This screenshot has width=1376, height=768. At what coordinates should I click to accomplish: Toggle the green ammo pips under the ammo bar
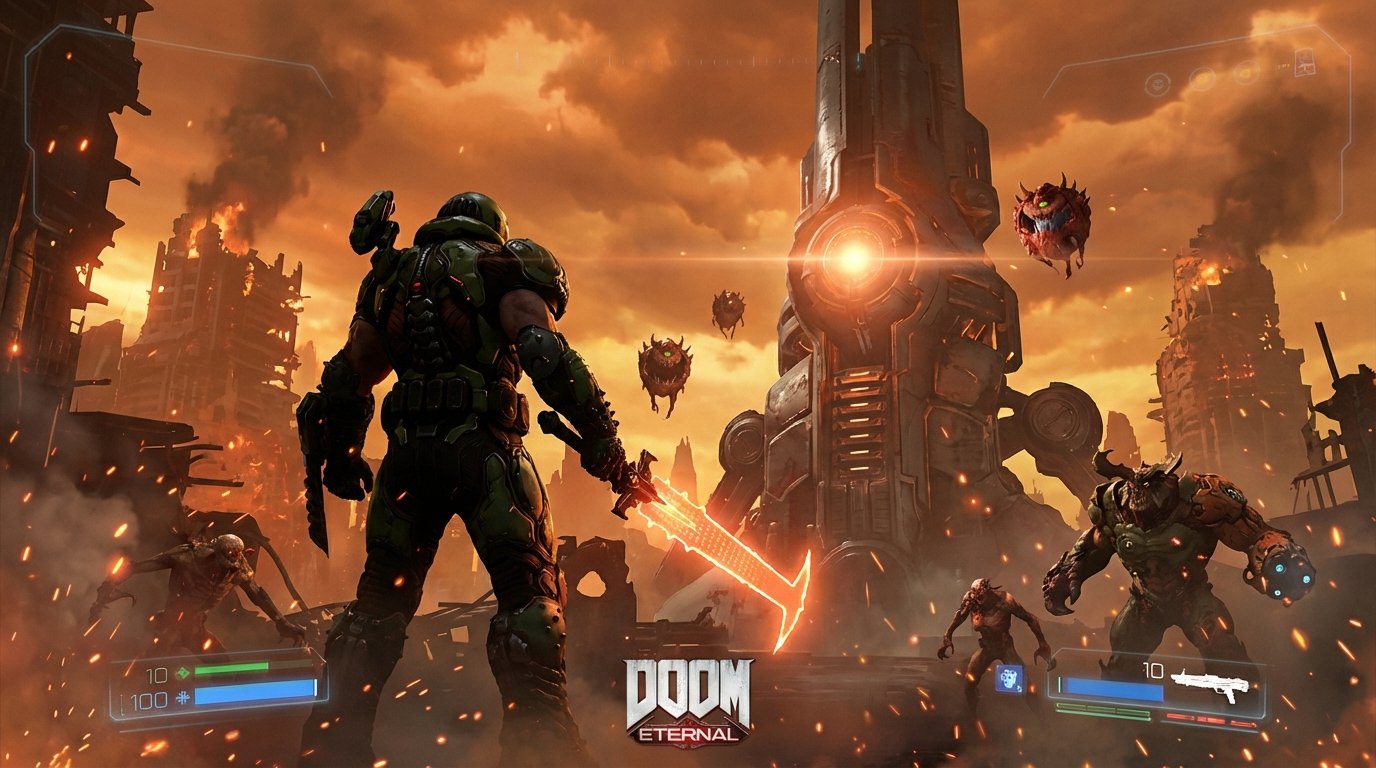[1102, 711]
